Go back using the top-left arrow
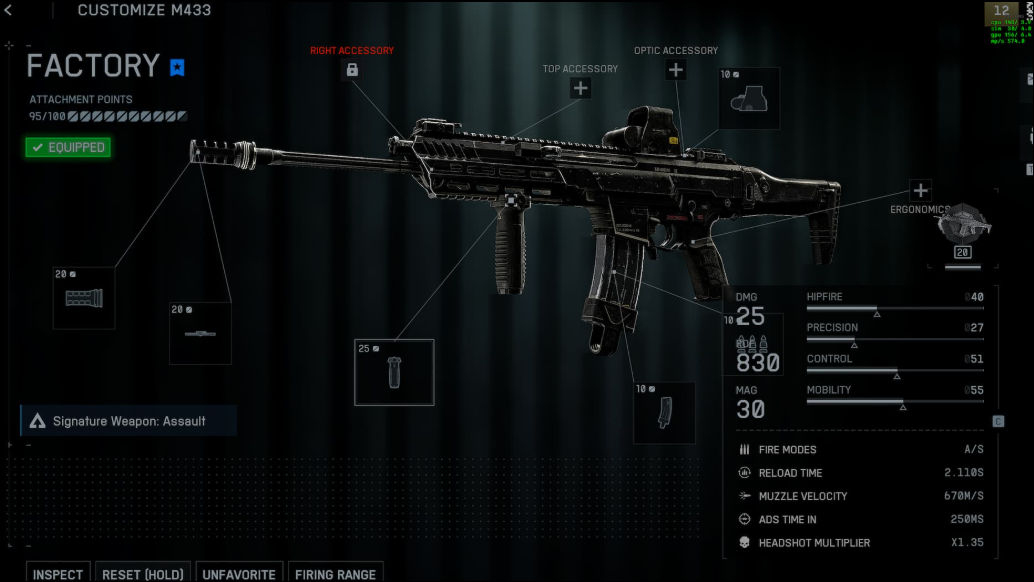1034x582 pixels. click(x=8, y=11)
